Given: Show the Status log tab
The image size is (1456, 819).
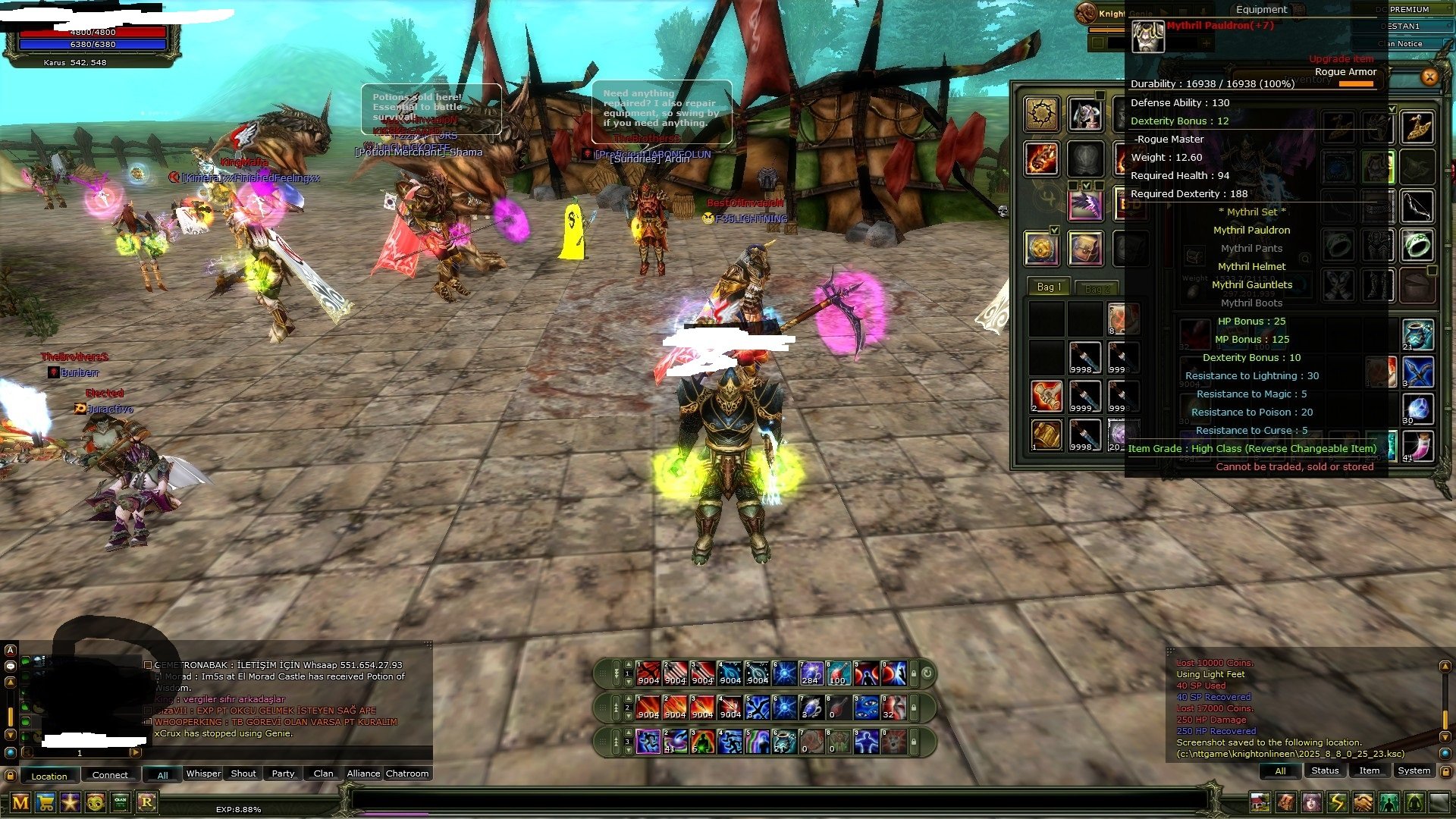Looking at the screenshot, I should coord(1325,770).
